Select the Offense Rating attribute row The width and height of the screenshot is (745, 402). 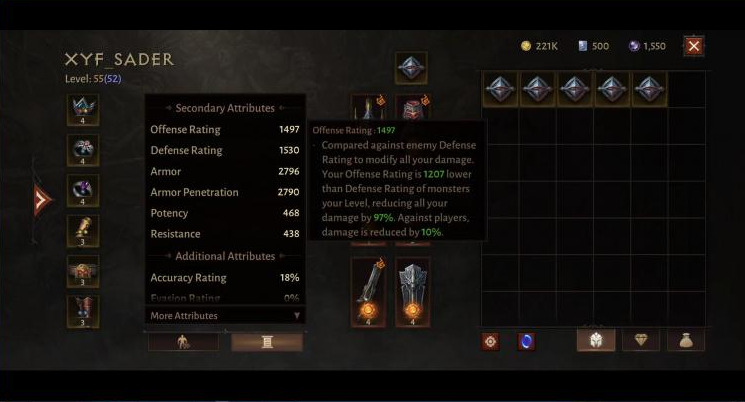tap(224, 130)
